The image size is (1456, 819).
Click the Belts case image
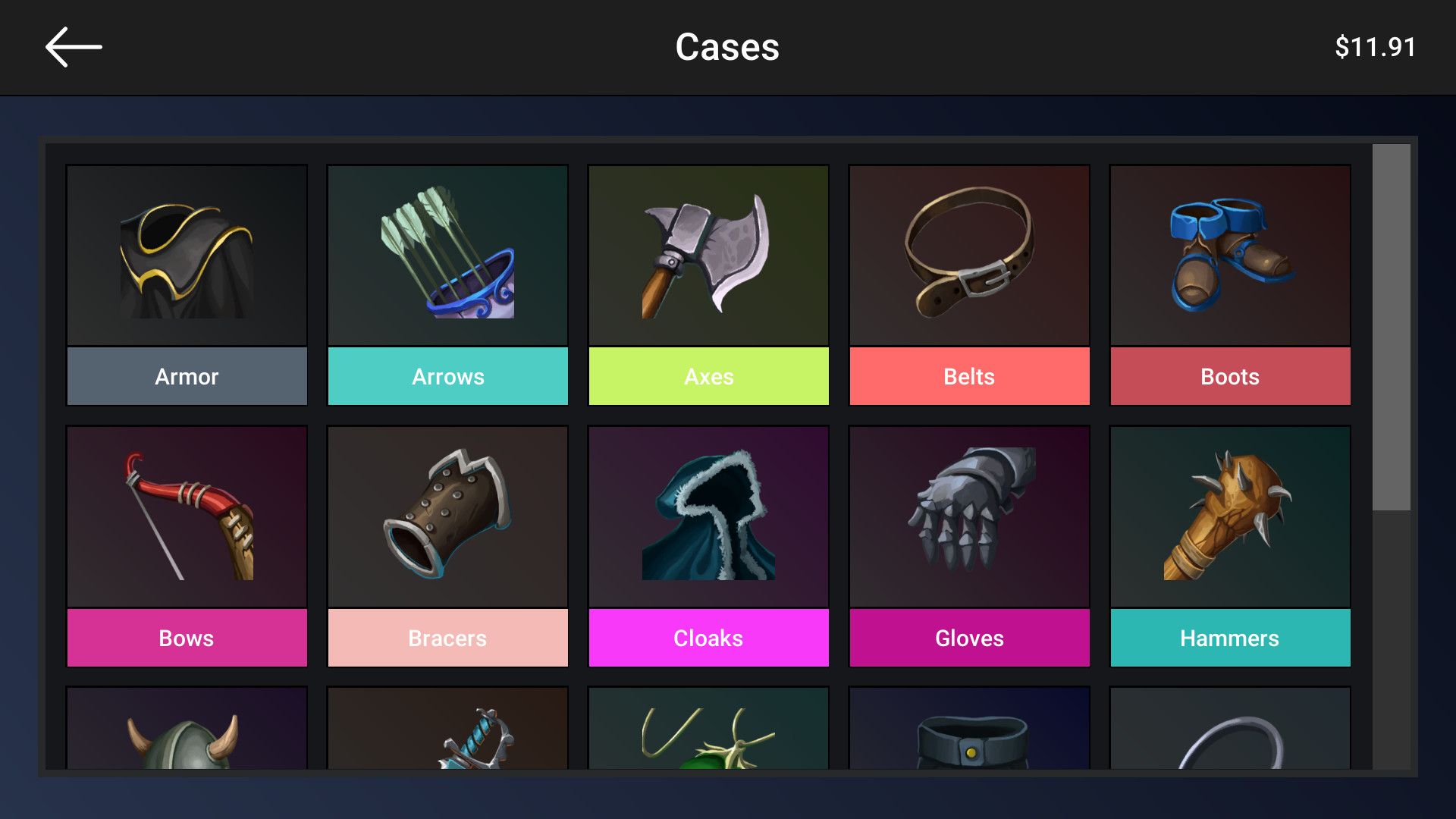[x=969, y=254]
